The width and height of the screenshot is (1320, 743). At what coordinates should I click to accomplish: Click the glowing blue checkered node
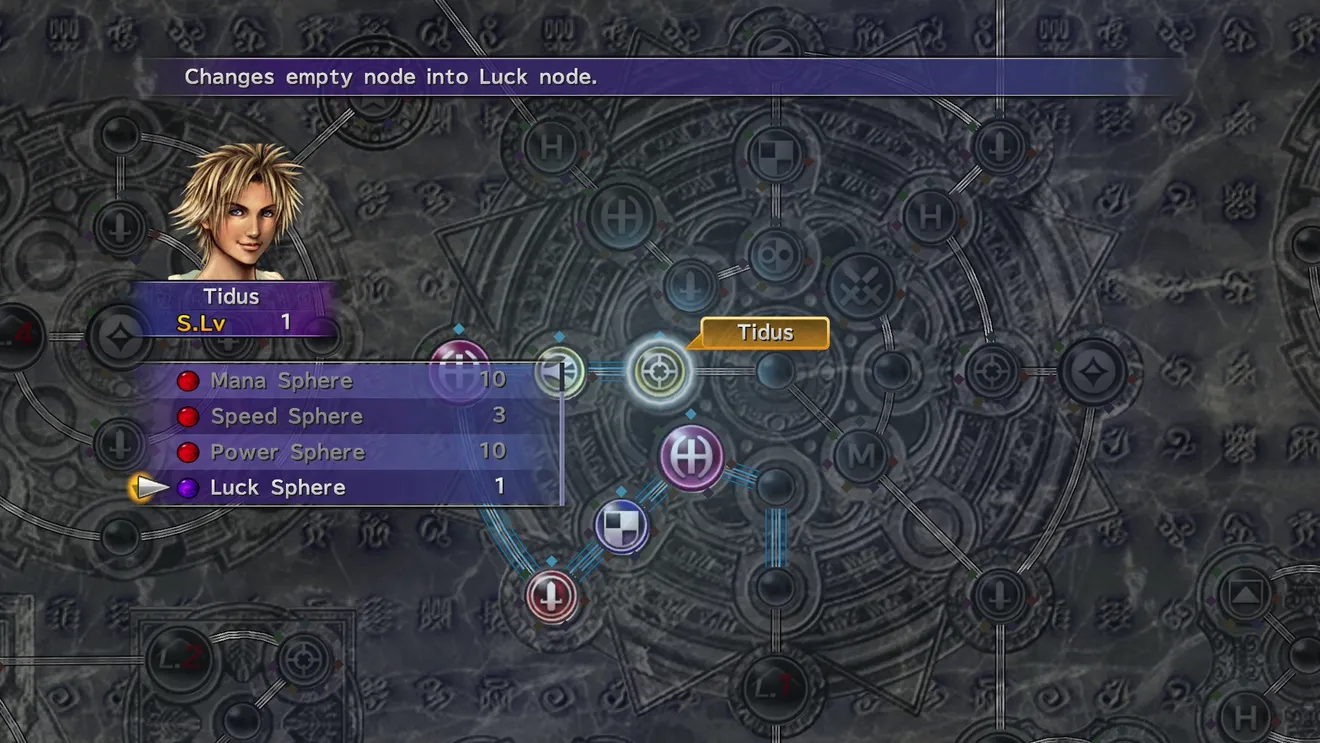tap(621, 527)
